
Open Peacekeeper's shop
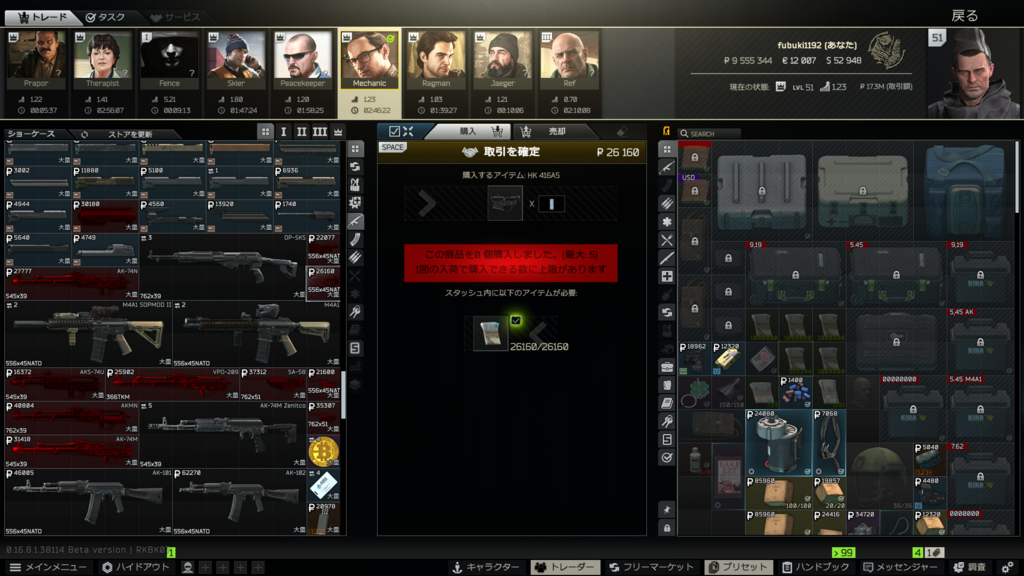tap(304, 56)
